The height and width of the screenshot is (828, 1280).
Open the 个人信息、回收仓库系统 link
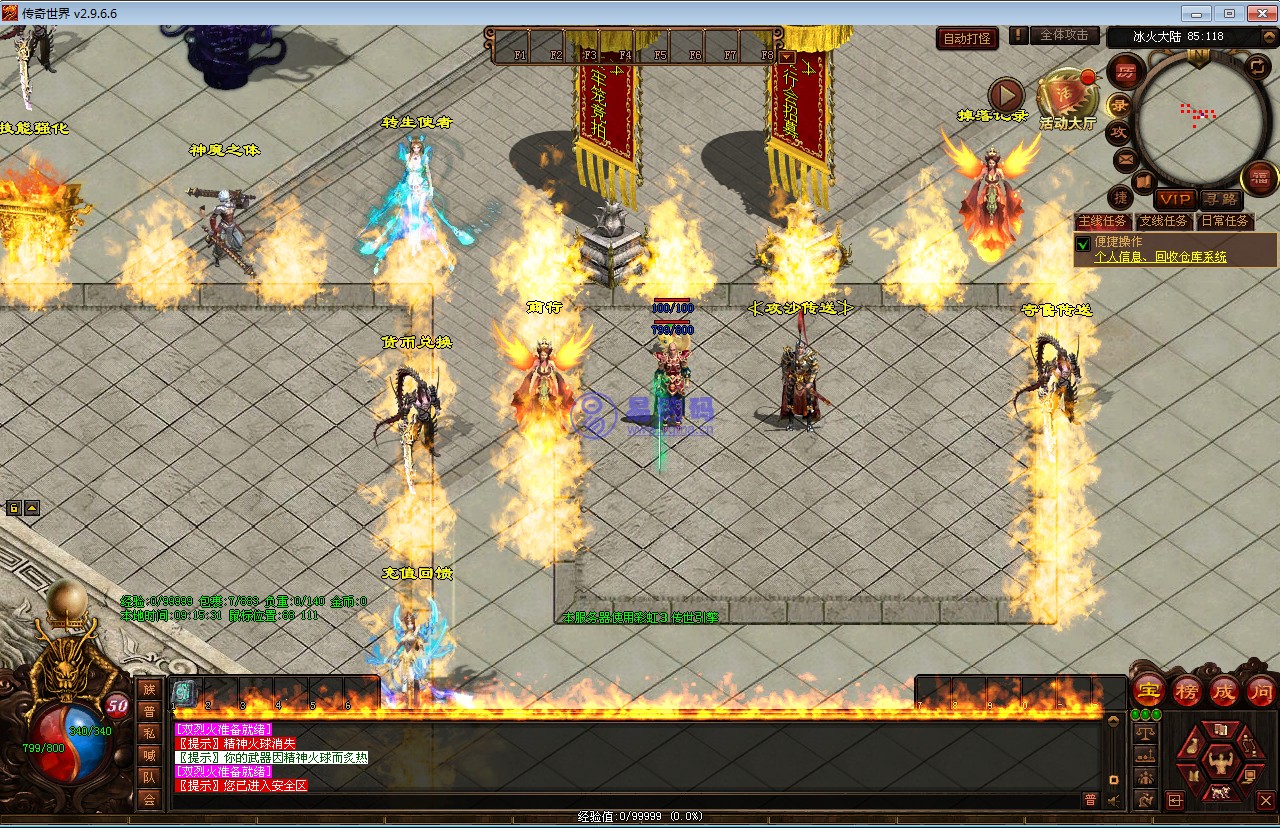1160,257
